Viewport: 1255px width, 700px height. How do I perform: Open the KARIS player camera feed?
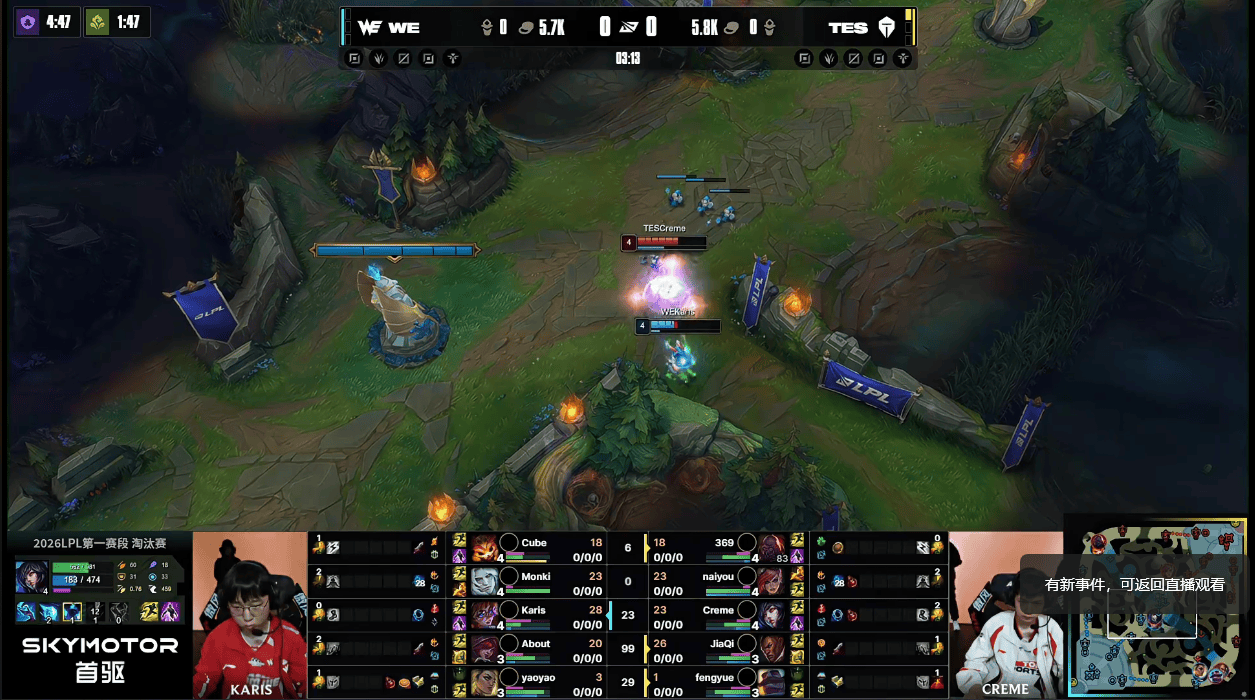pyautogui.click(x=250, y=615)
